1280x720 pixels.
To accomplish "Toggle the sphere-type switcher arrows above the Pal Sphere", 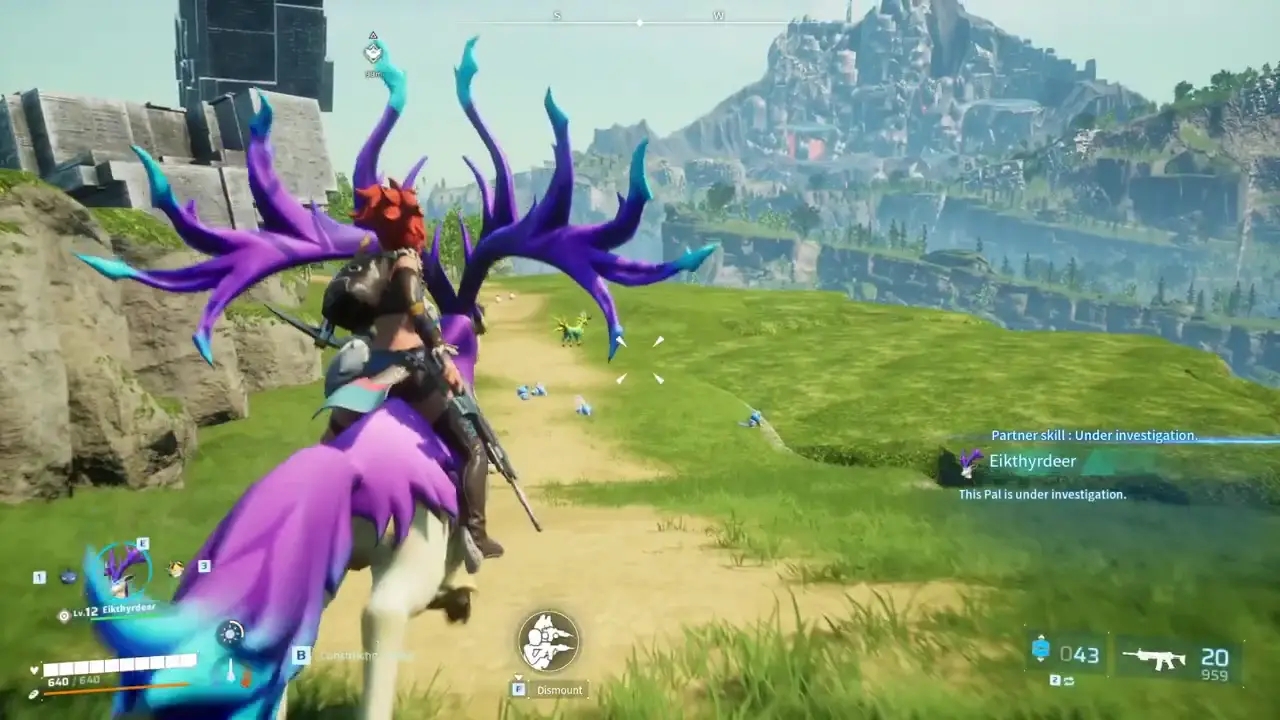I will 1042,637.
